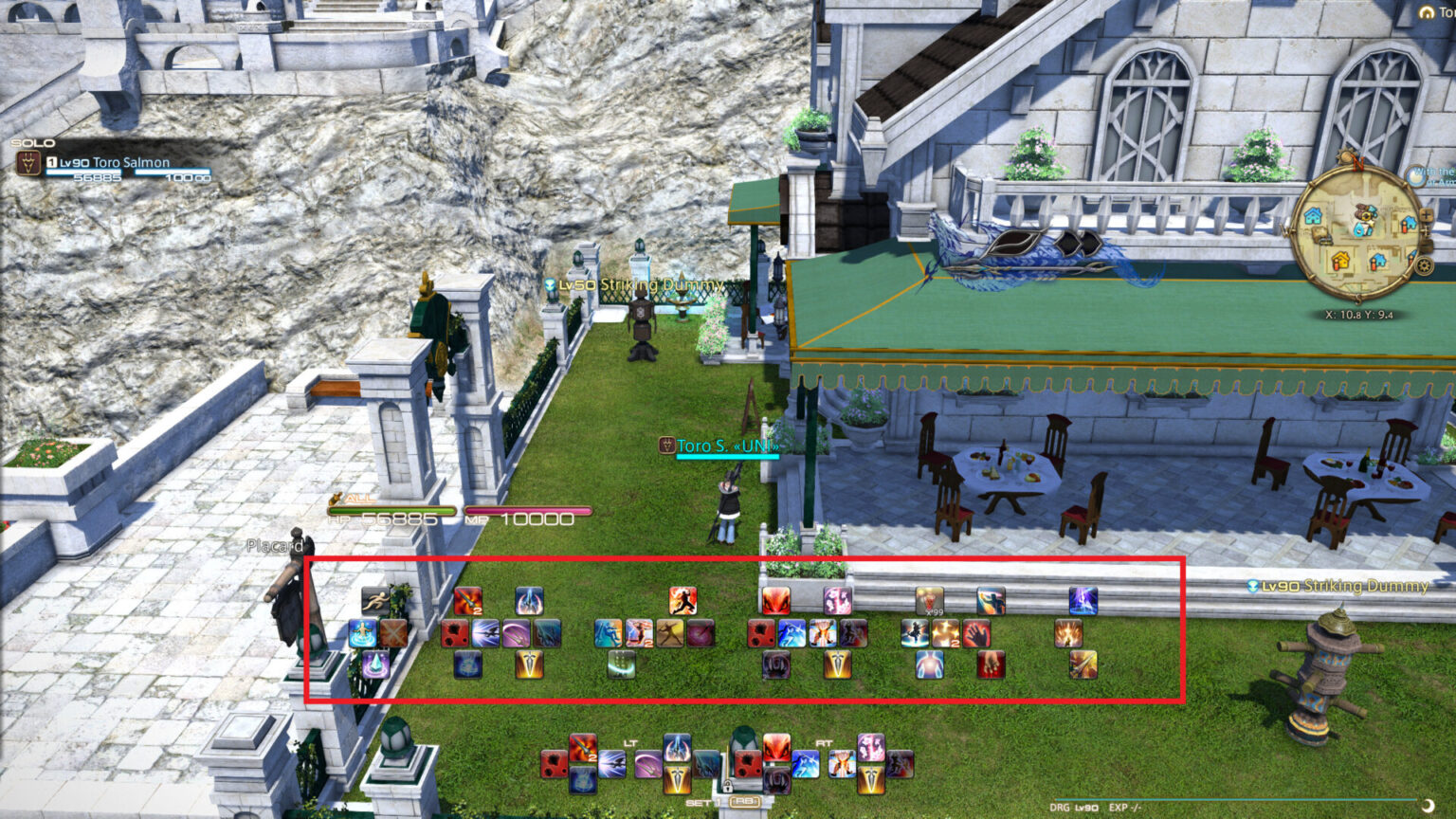Click the target nameplate Toro S. «UN!»
This screenshot has height=819, width=1456.
click(728, 446)
